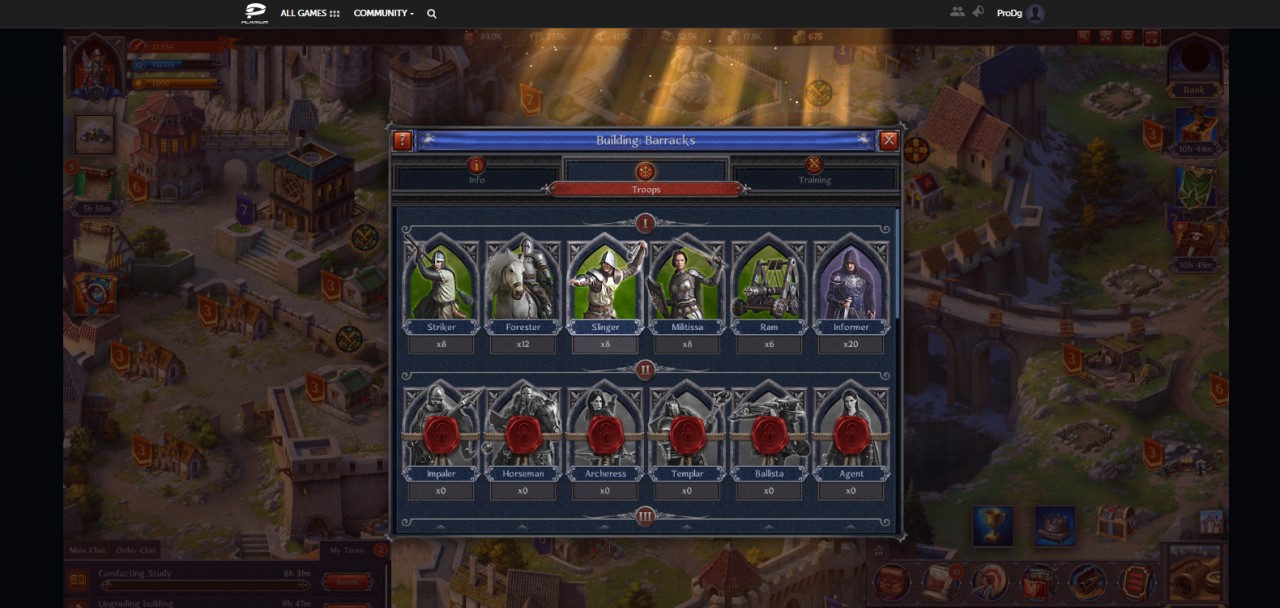Choose the locked Templar card
The image size is (1280, 608).
[x=687, y=431]
